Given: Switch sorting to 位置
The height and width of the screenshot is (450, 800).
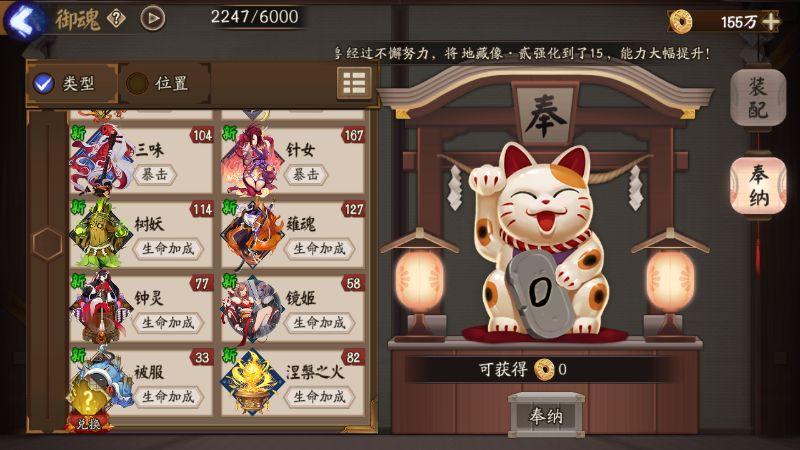Looking at the screenshot, I should coord(160,84).
